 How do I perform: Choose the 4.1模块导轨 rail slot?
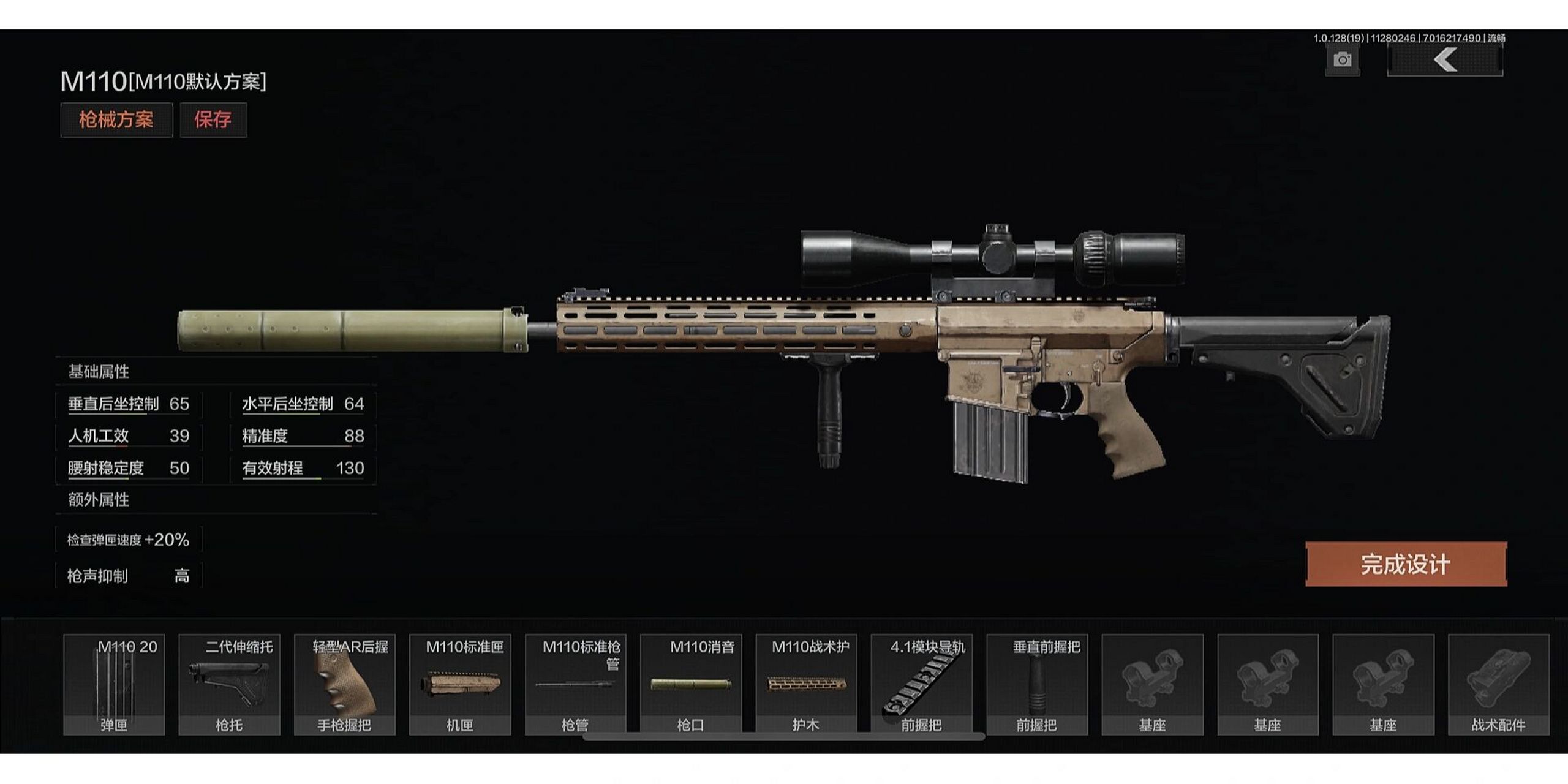(921, 684)
